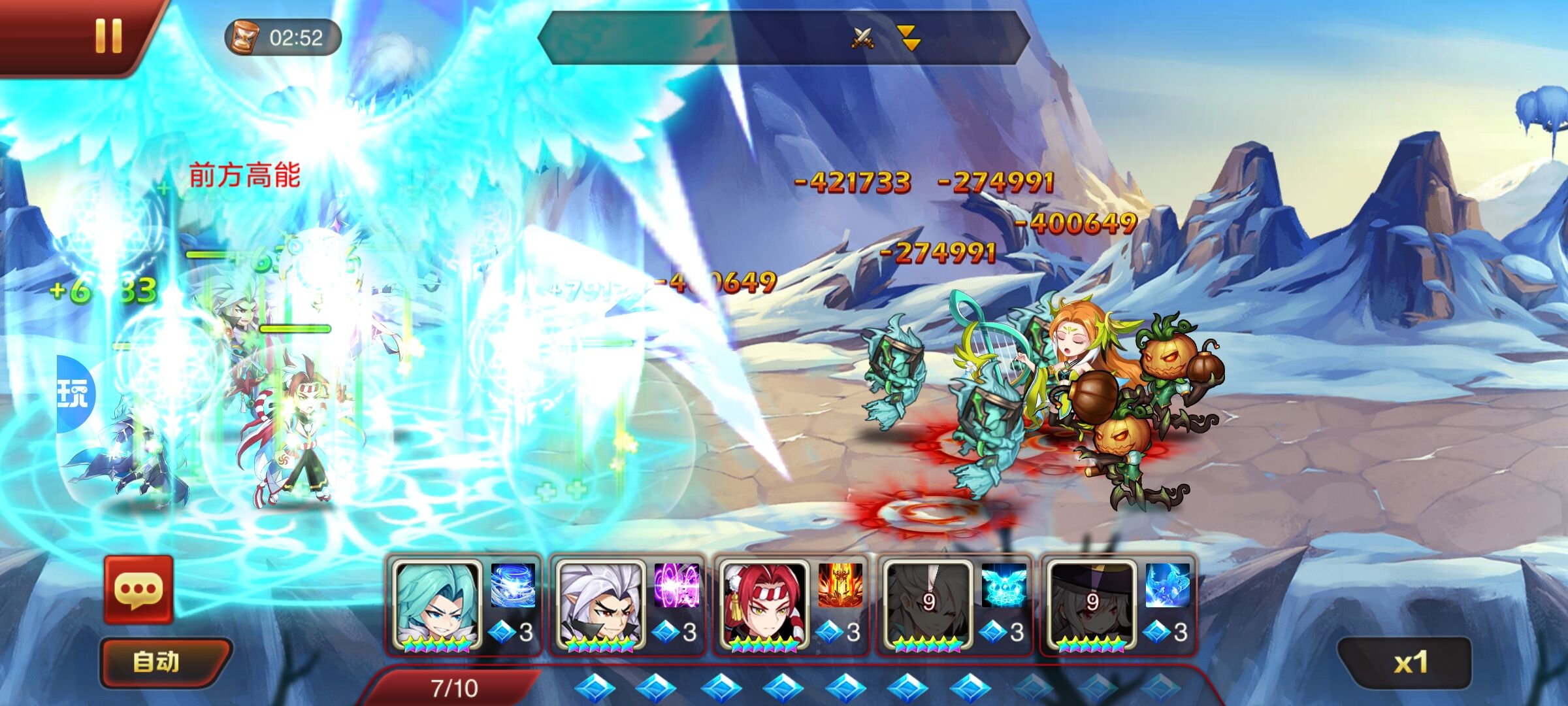Select the teal-haired hero portrait
The height and width of the screenshot is (706, 1568).
tap(437, 605)
